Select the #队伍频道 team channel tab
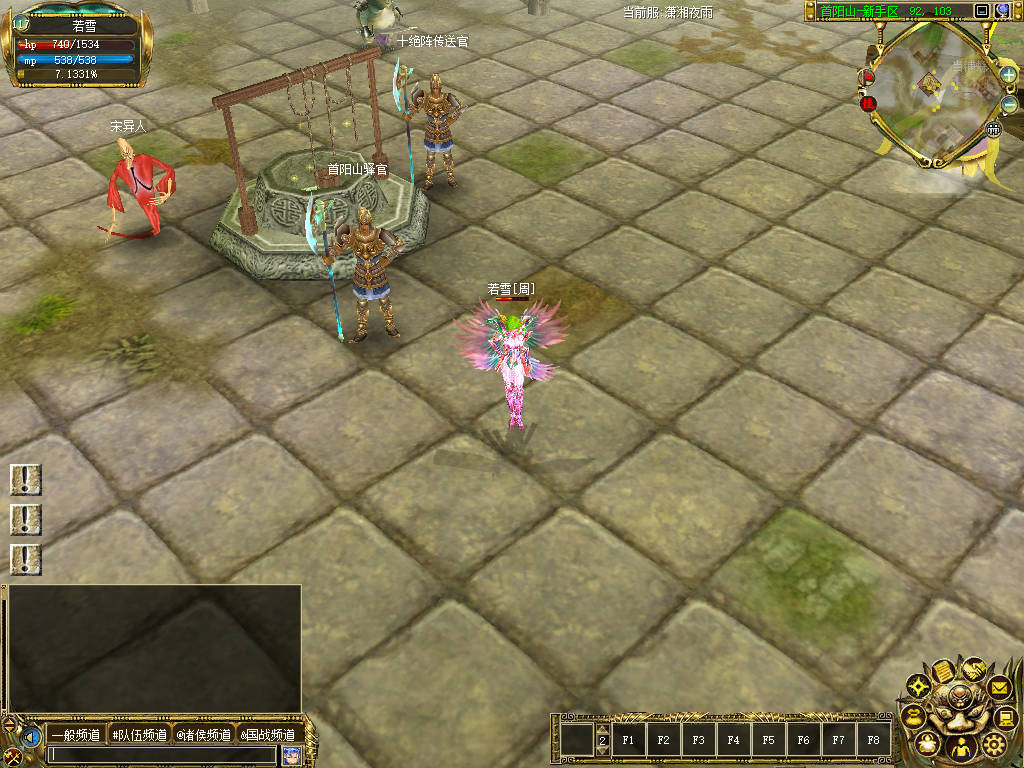Screen dimensions: 1024x768 (139, 736)
